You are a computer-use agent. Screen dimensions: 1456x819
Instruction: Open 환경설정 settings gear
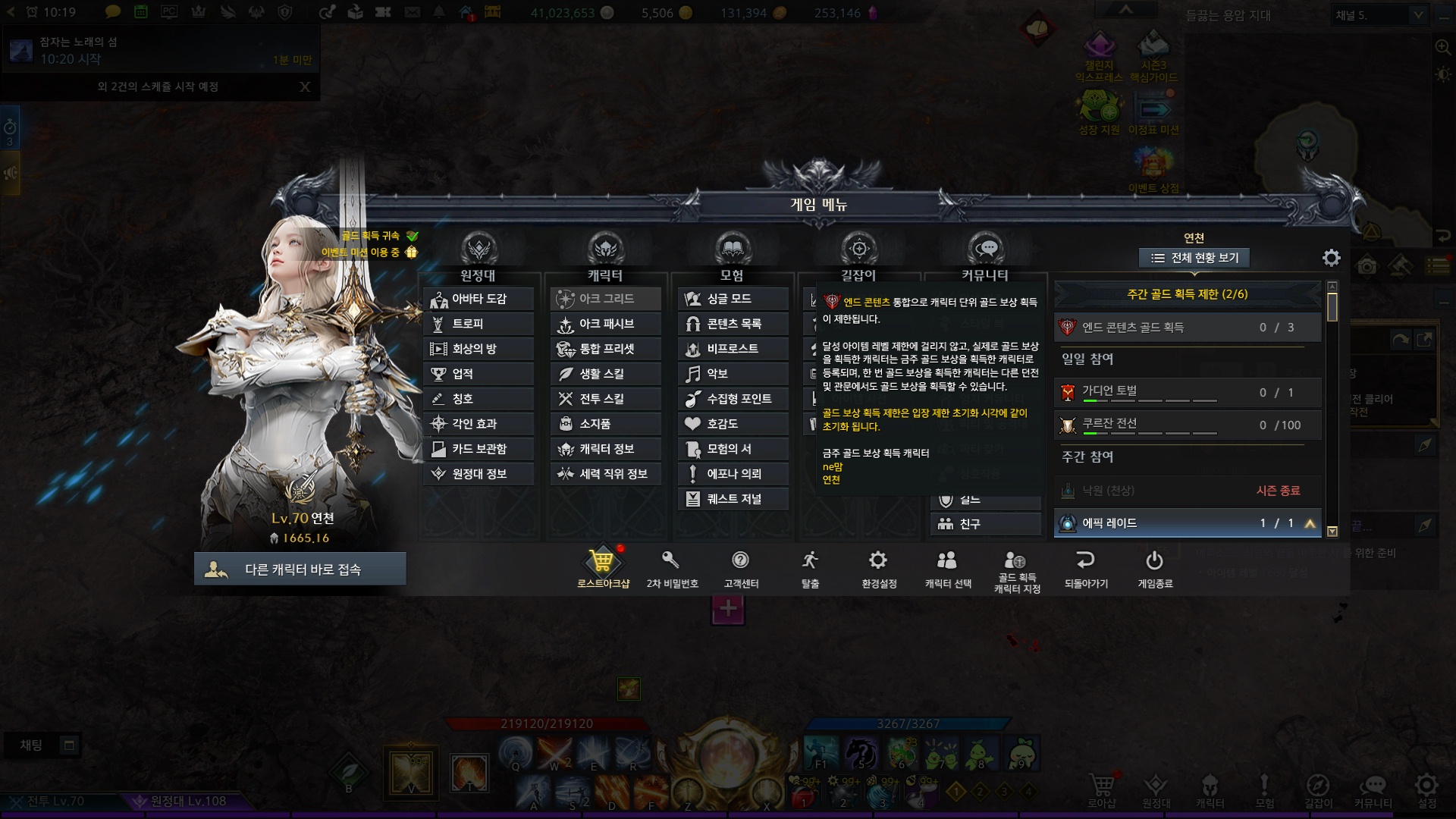tap(878, 567)
